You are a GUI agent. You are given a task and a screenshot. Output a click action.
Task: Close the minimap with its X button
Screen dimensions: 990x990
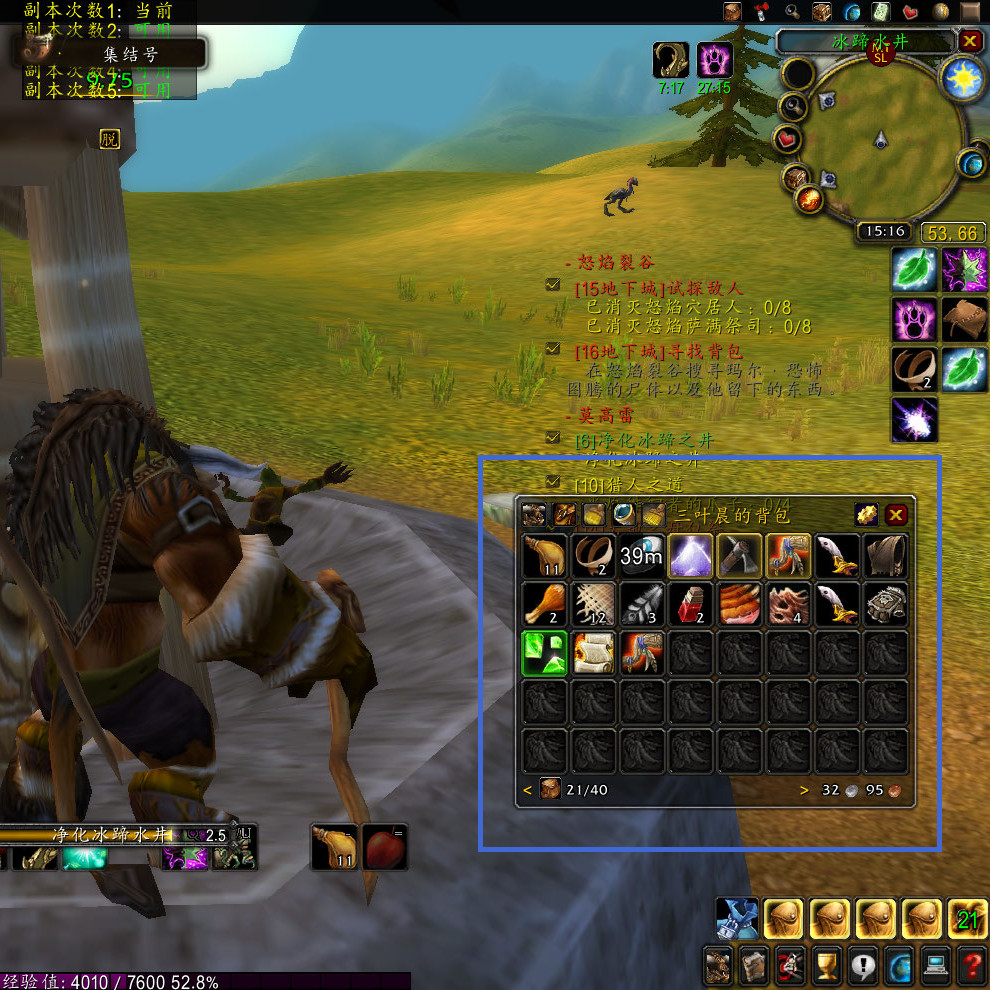[969, 41]
